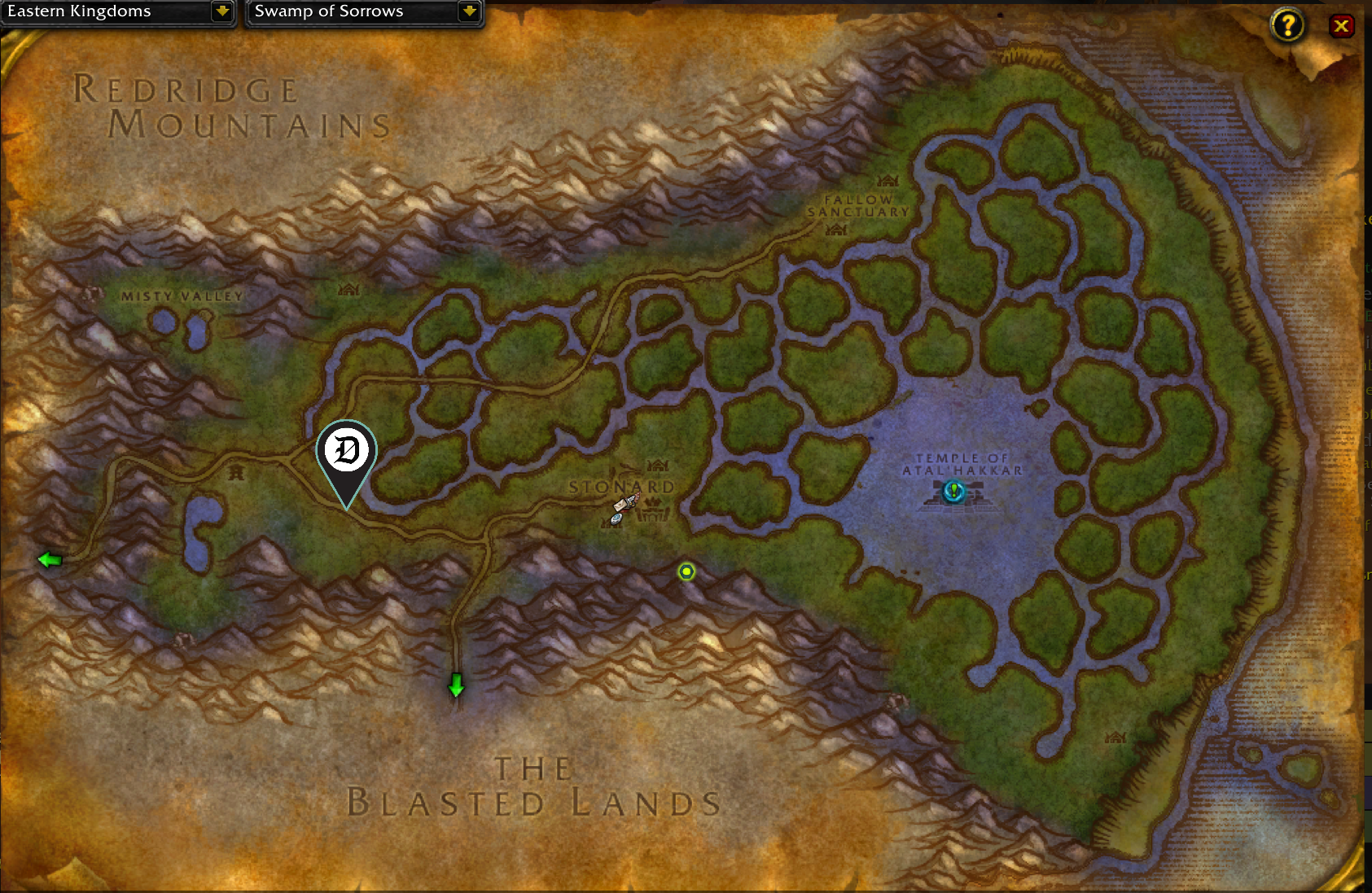Click the green arrow exit on the western road

click(49, 560)
